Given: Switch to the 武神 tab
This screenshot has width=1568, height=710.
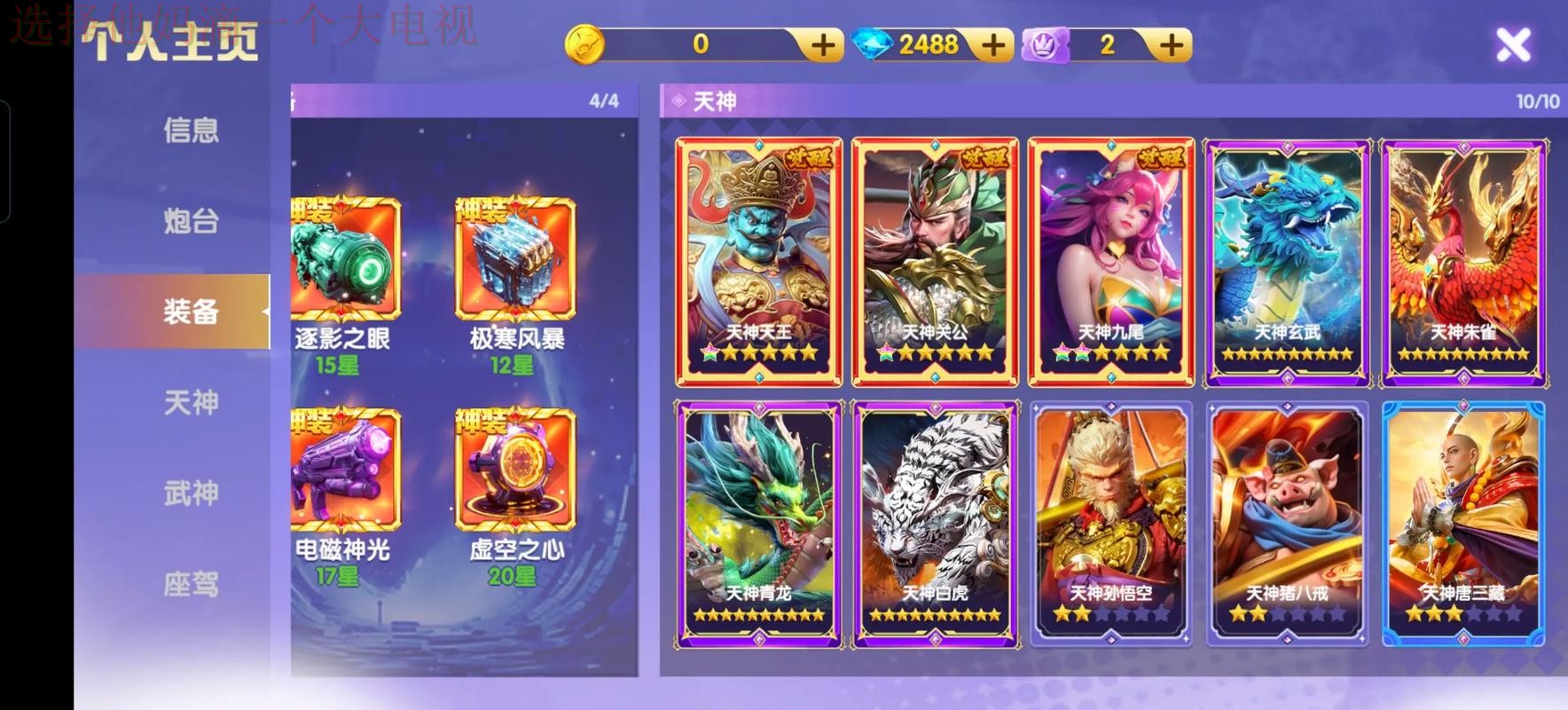Looking at the screenshot, I should (191, 493).
